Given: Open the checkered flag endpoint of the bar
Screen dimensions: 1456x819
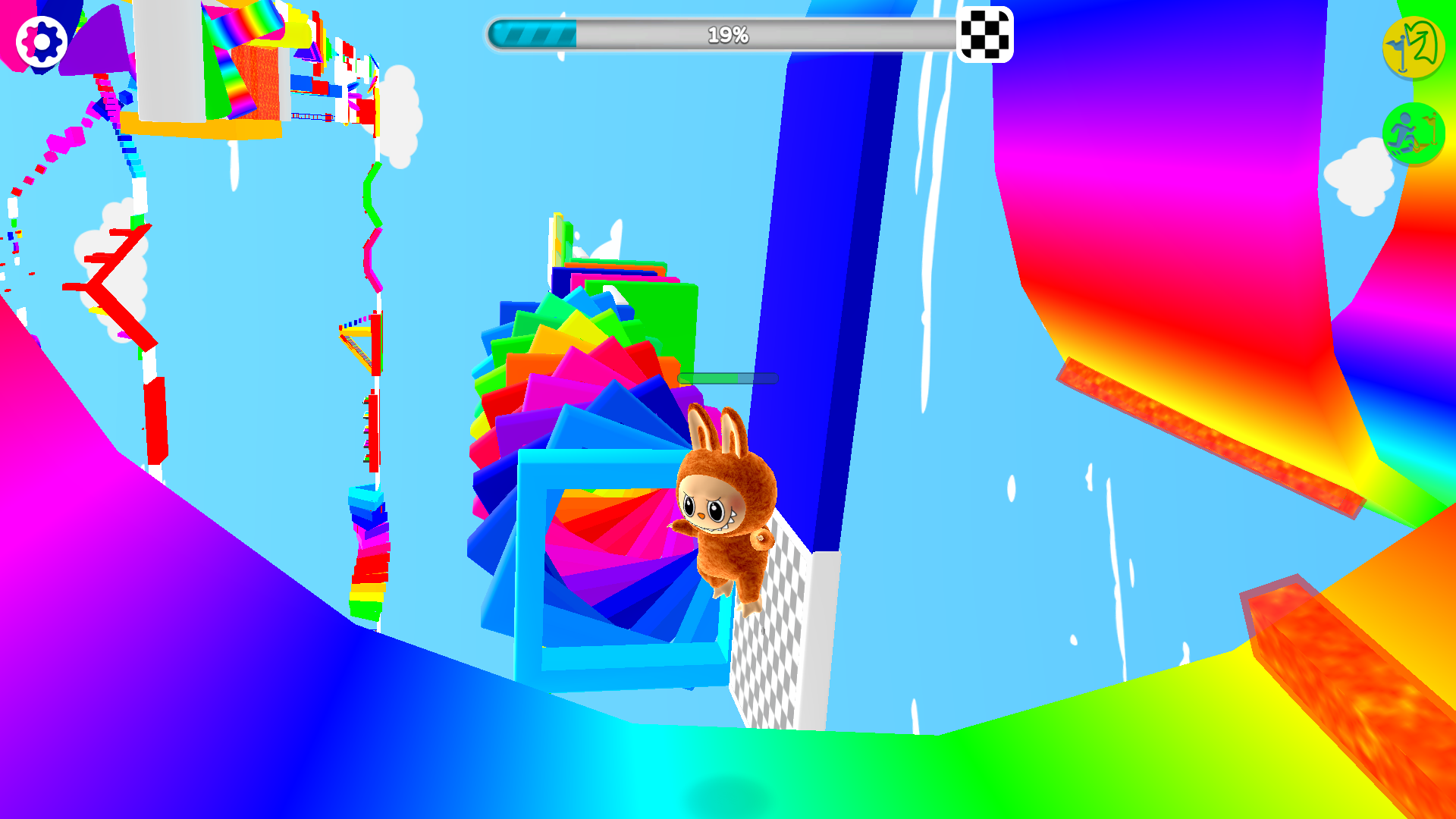Looking at the screenshot, I should click(987, 33).
